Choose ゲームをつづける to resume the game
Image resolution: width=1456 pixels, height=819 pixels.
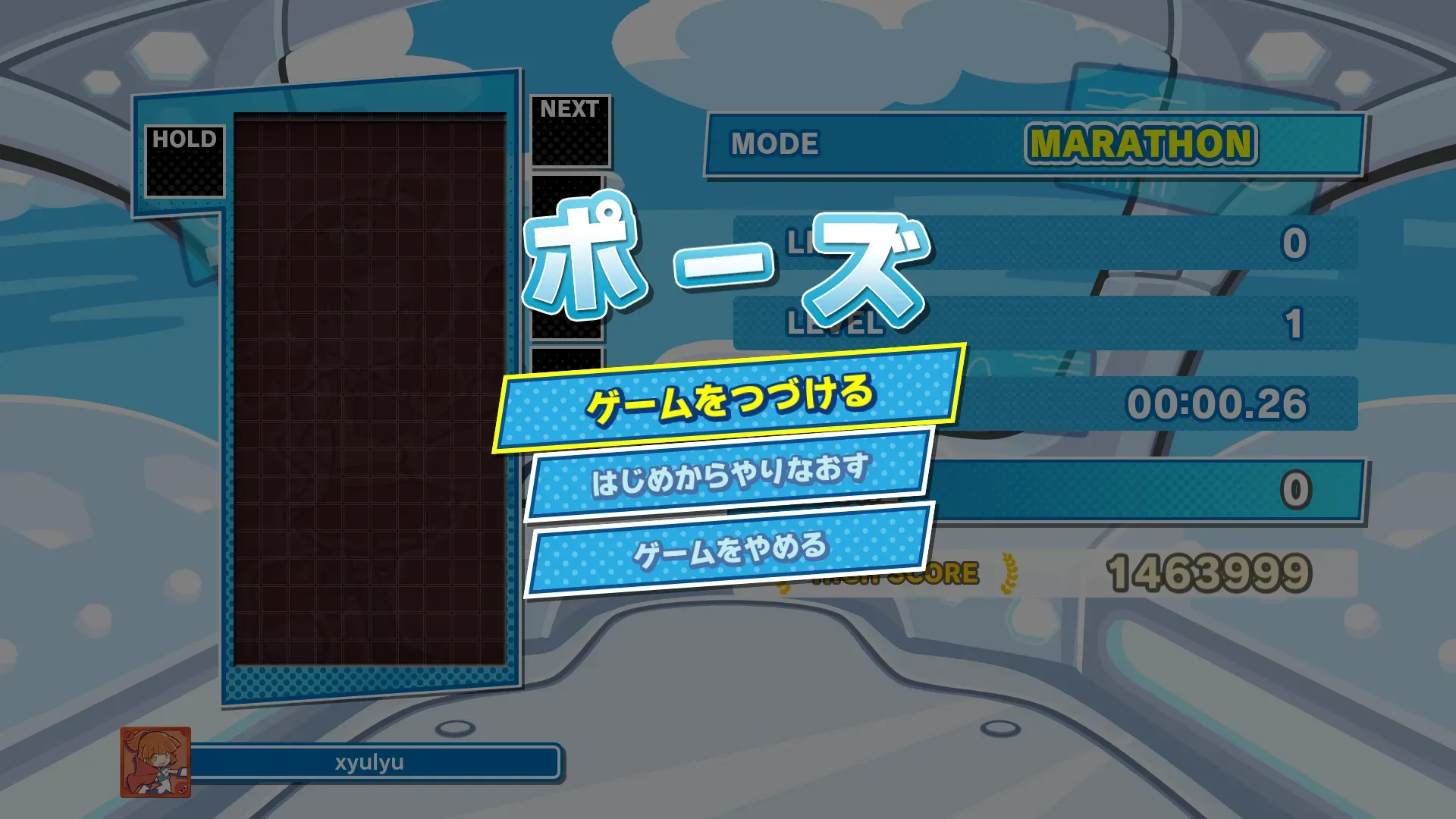pos(730,399)
